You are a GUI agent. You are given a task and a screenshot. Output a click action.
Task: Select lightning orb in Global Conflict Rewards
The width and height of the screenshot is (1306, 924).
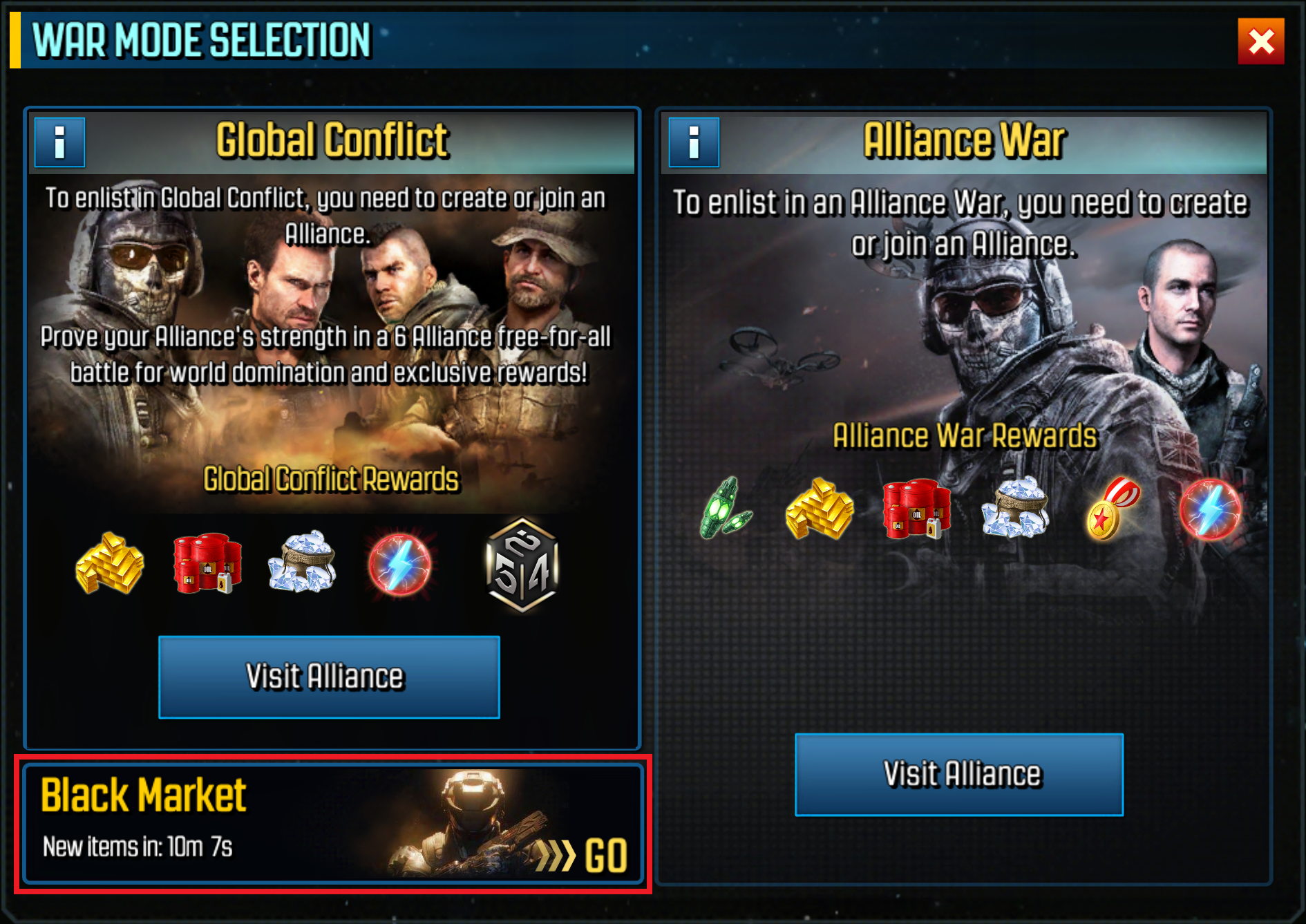point(399,564)
